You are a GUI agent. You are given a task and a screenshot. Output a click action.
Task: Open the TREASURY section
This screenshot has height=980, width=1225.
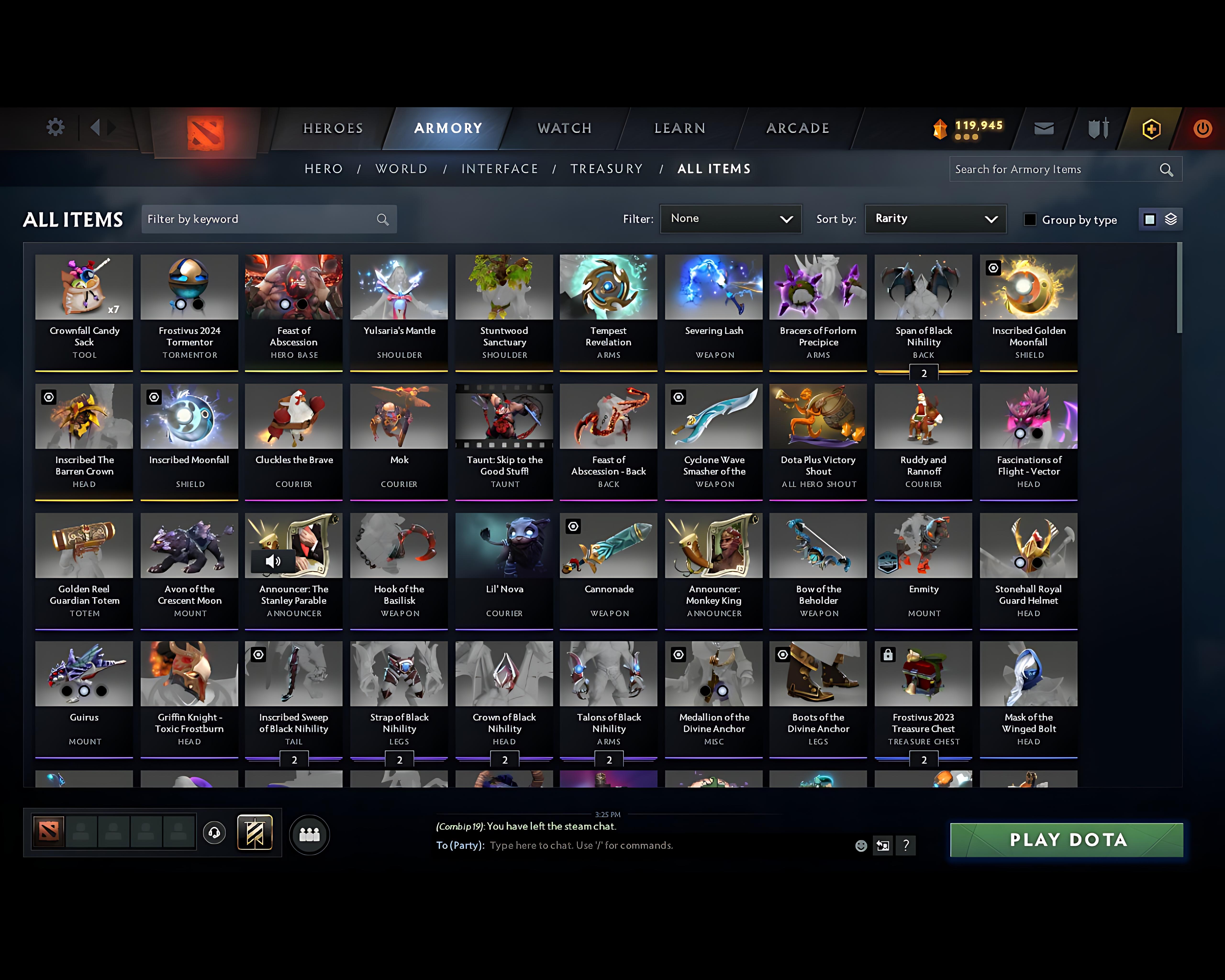point(607,169)
